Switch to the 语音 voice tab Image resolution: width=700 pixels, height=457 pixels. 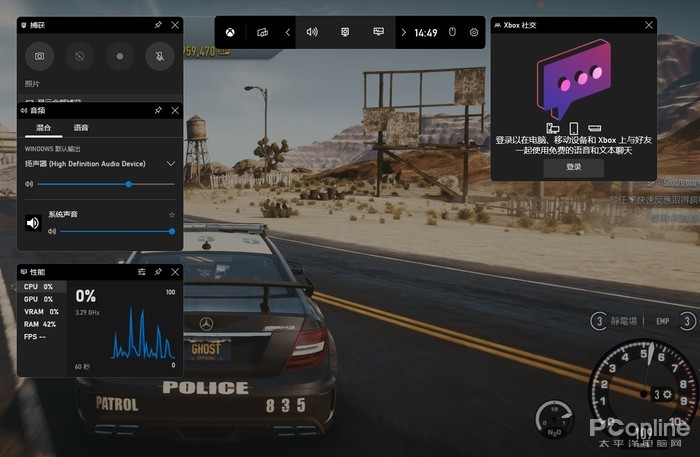tap(80, 128)
